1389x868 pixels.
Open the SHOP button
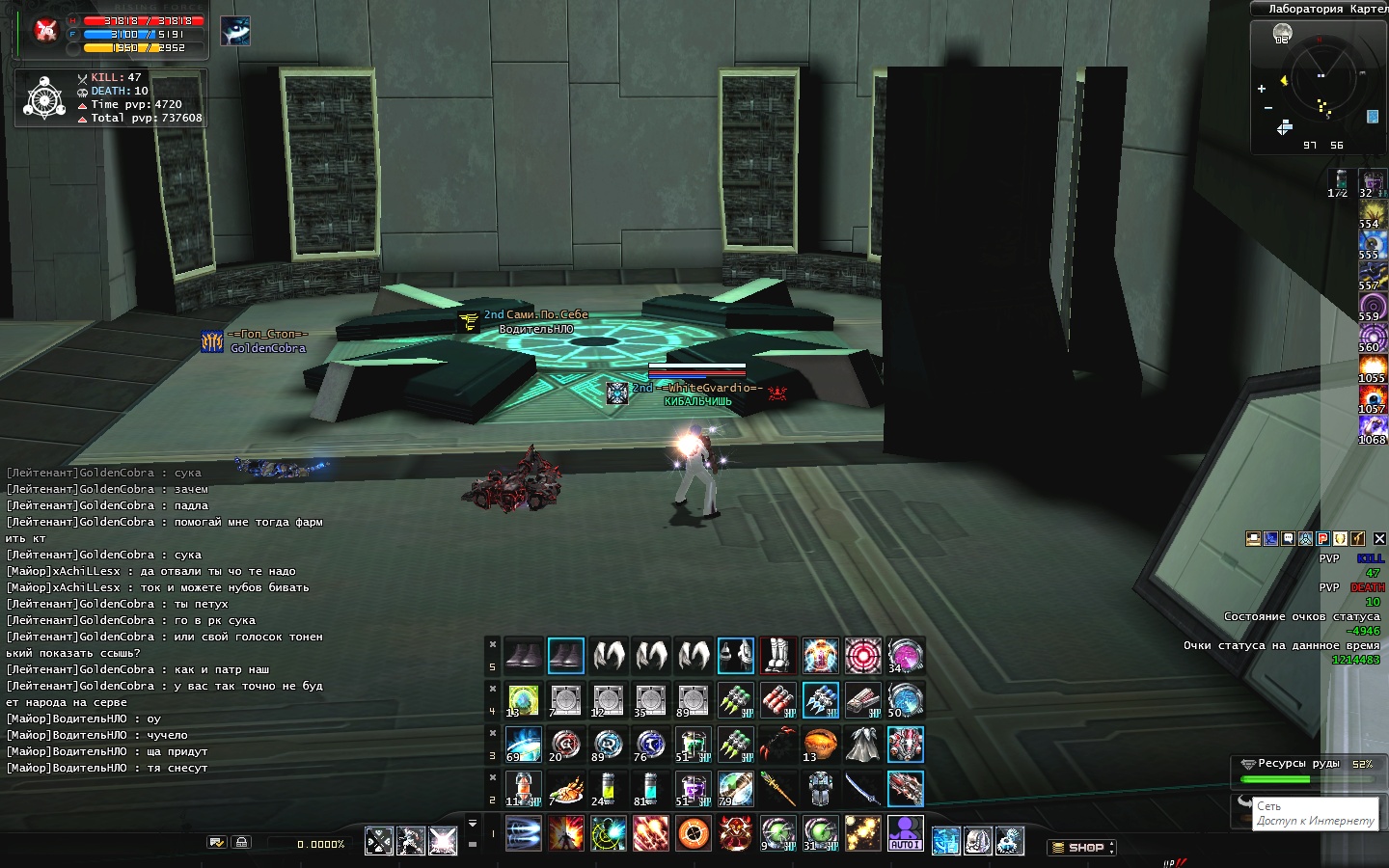pyautogui.click(x=1082, y=848)
